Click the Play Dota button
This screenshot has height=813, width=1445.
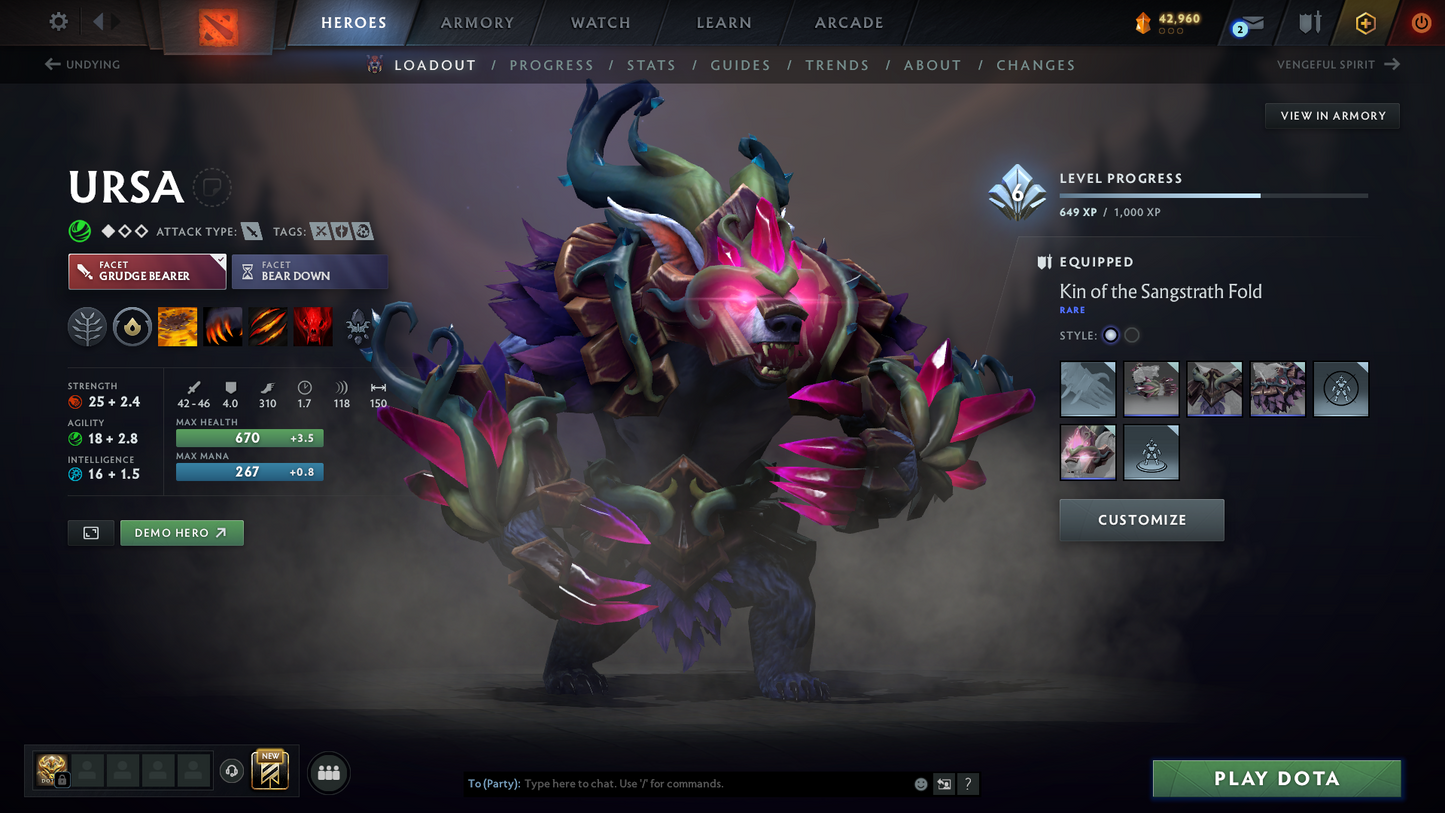pos(1276,779)
